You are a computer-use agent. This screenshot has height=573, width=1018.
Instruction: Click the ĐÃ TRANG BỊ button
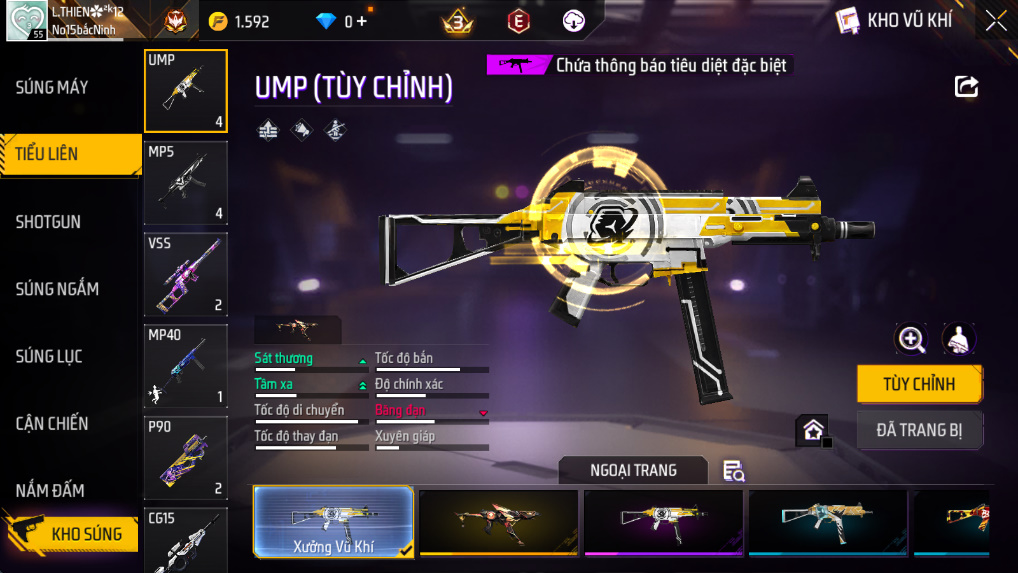(919, 430)
